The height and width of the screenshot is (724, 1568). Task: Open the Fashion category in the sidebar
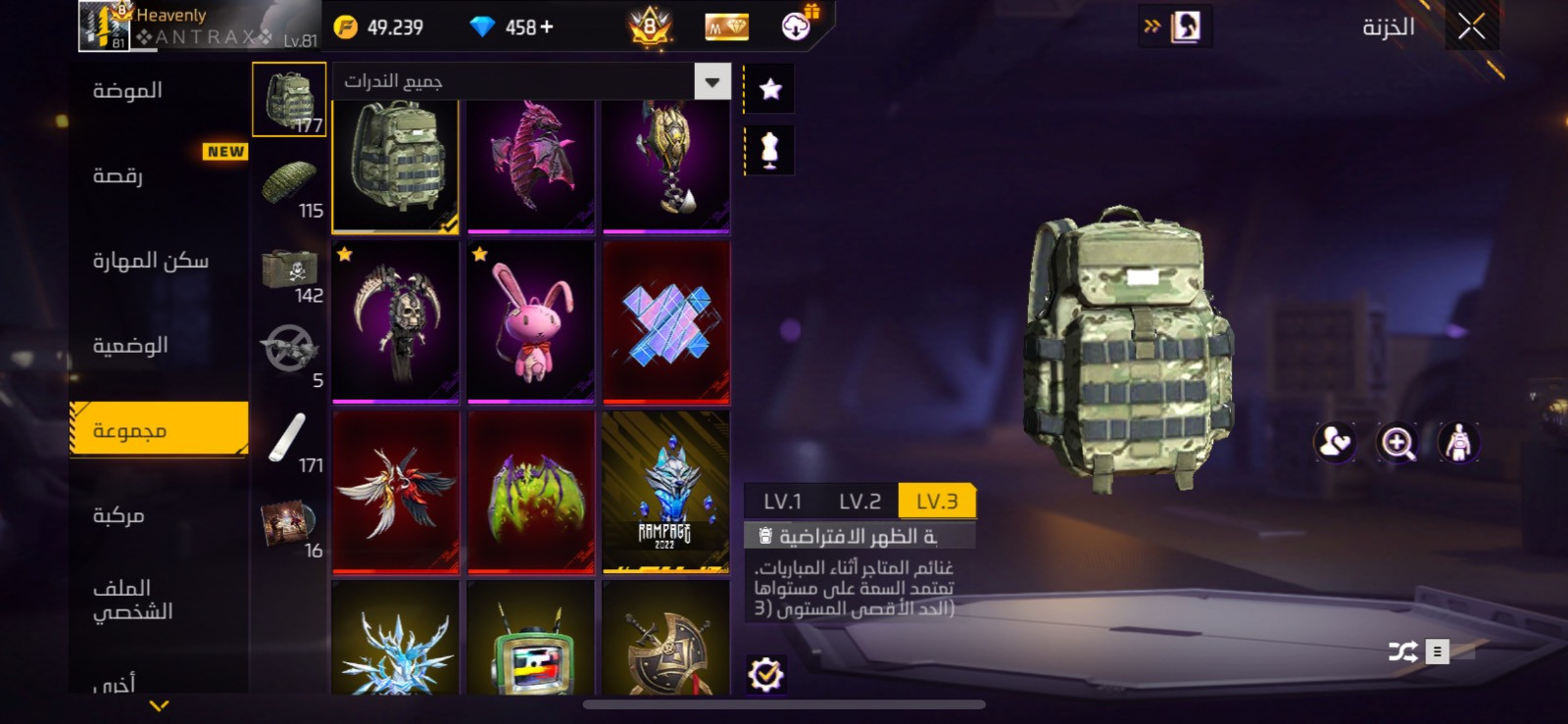pyautogui.click(x=128, y=91)
